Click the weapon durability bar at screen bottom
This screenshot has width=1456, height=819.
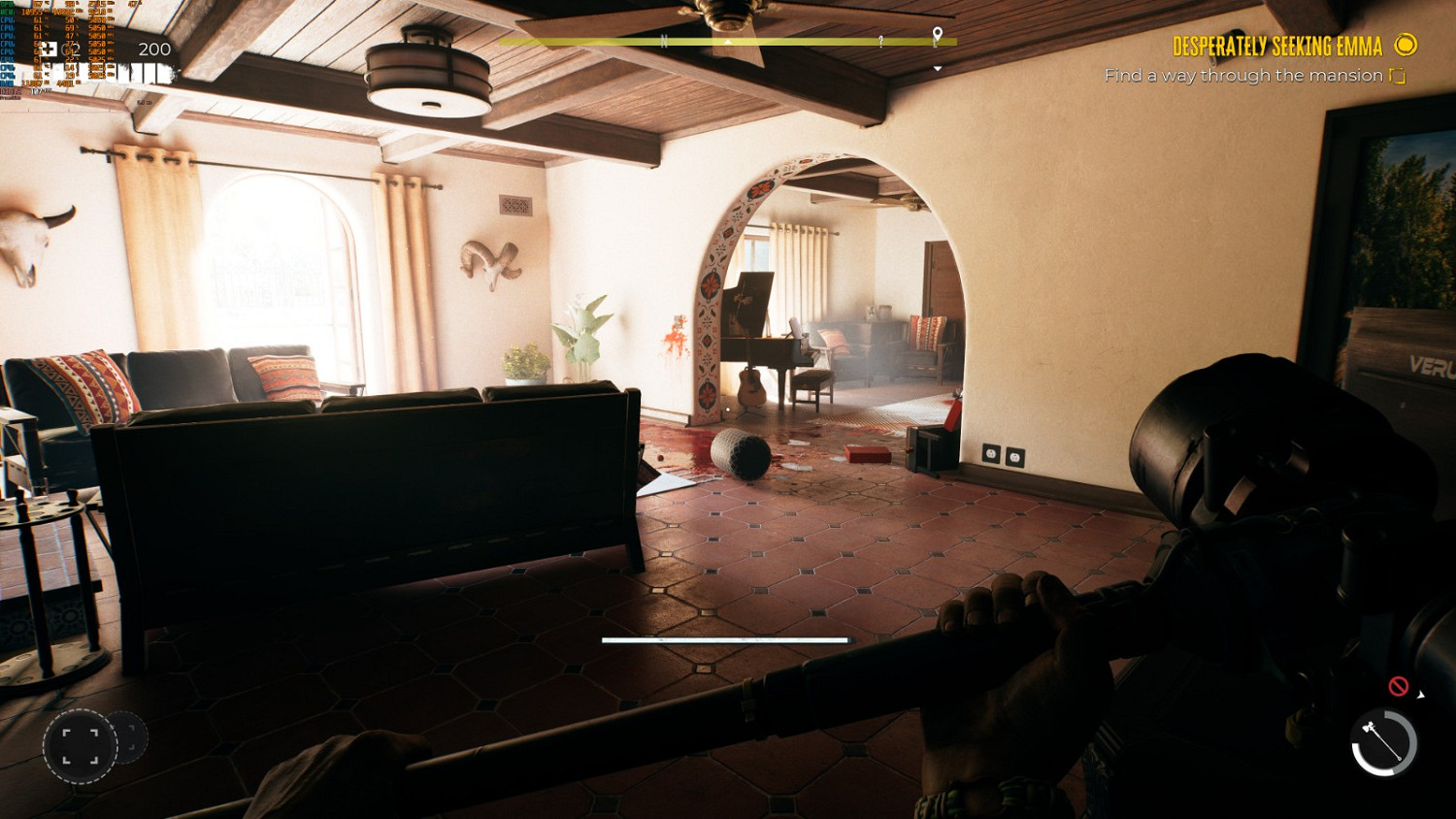[x=728, y=640]
